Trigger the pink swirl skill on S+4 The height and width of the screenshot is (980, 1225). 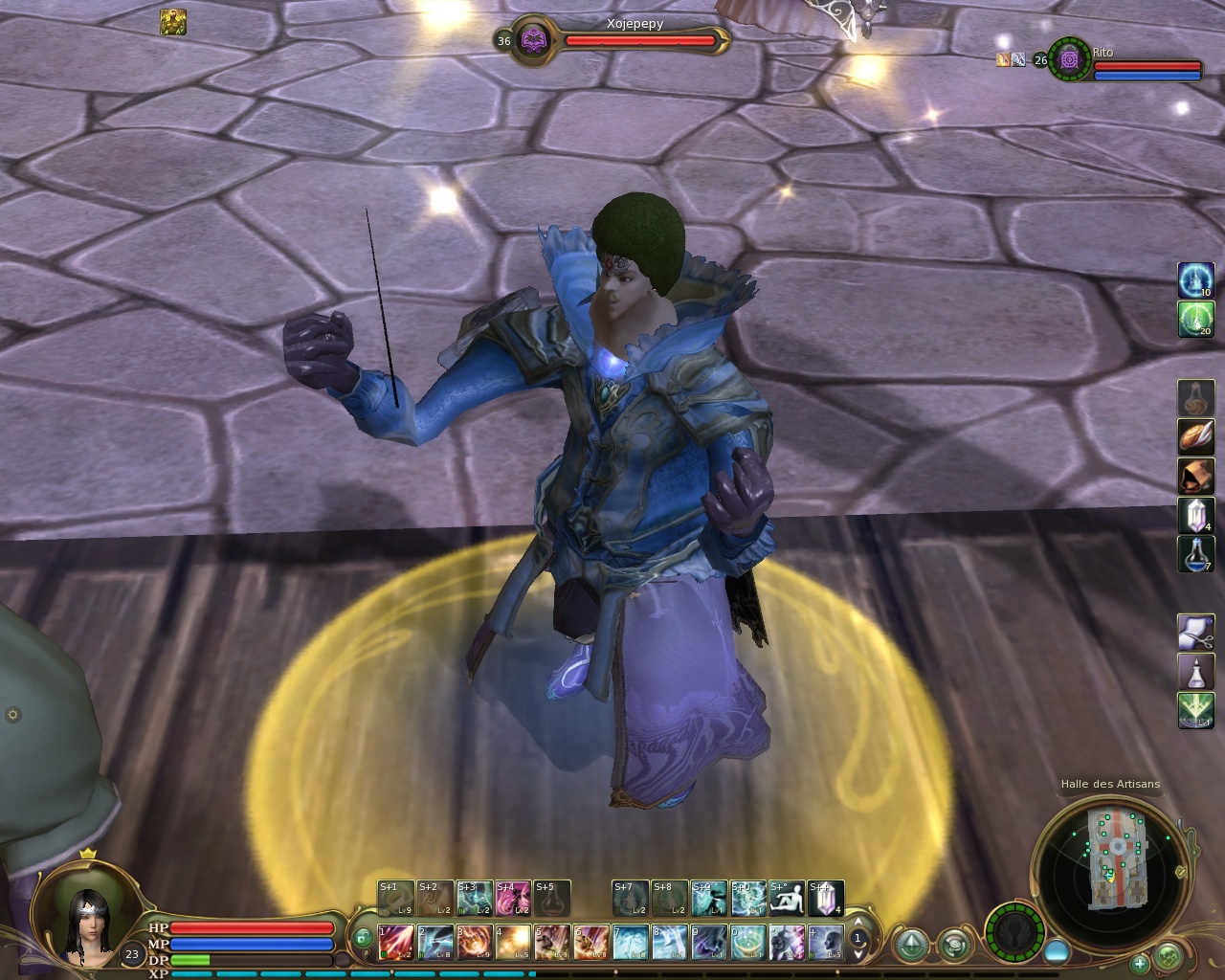click(513, 899)
